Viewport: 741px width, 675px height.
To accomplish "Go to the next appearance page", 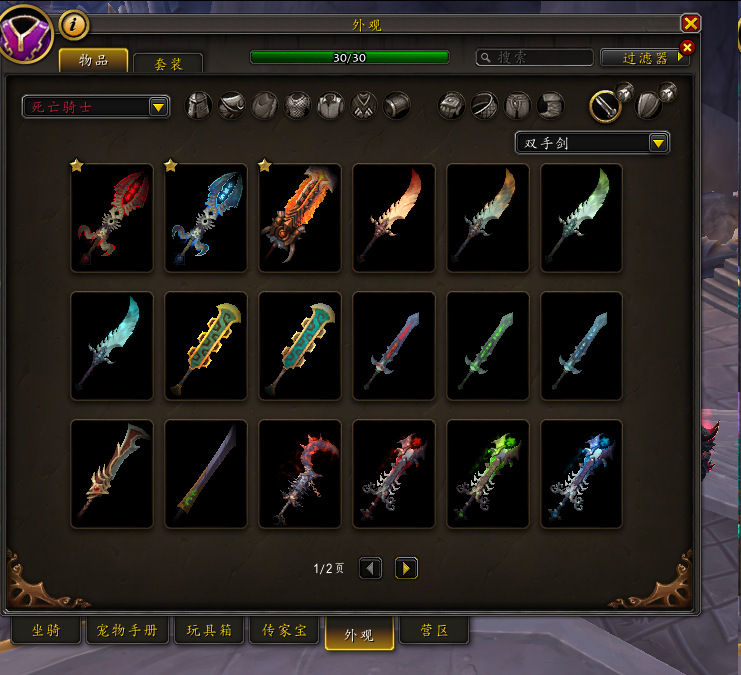I will coord(406,568).
